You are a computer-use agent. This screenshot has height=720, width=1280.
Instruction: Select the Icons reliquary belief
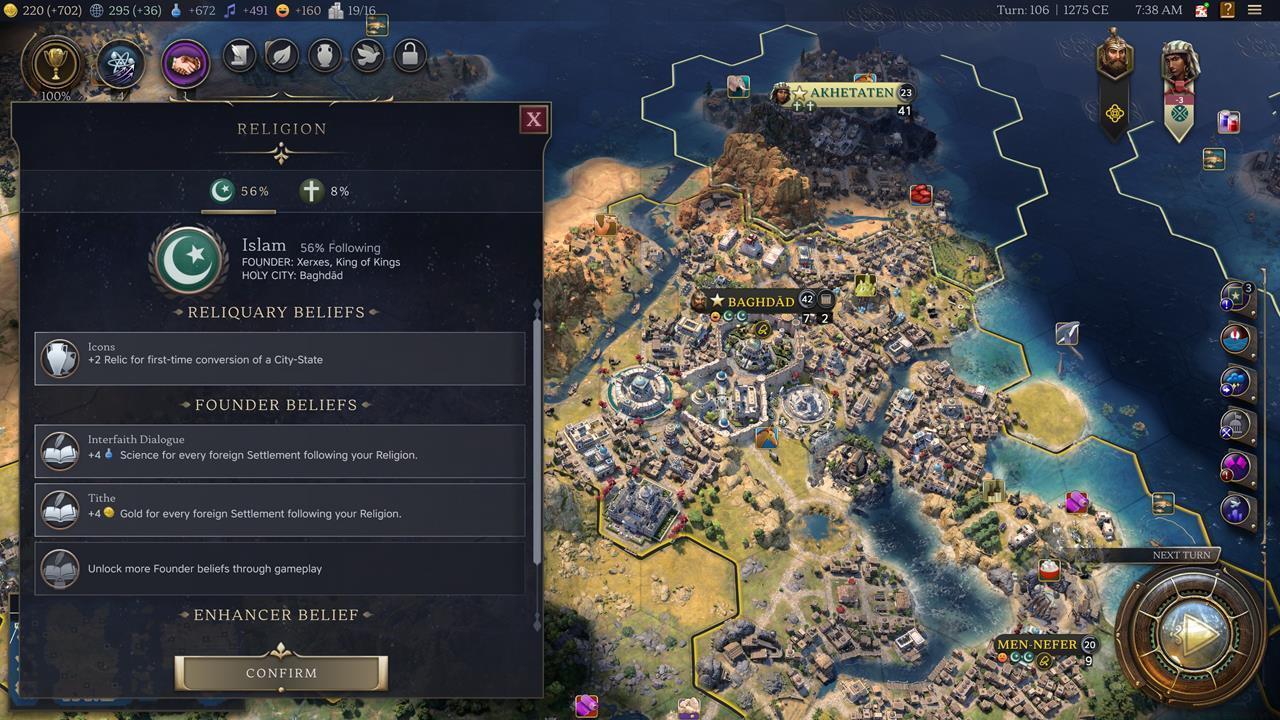[280, 358]
